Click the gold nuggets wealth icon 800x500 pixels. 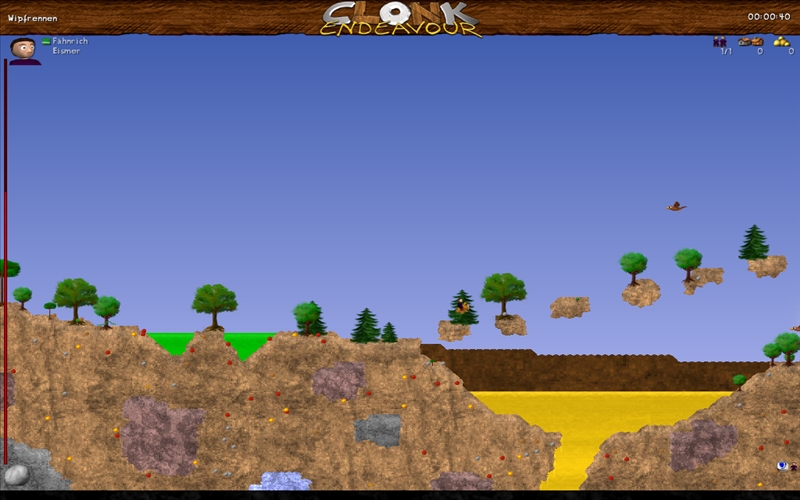pyautogui.click(x=782, y=41)
